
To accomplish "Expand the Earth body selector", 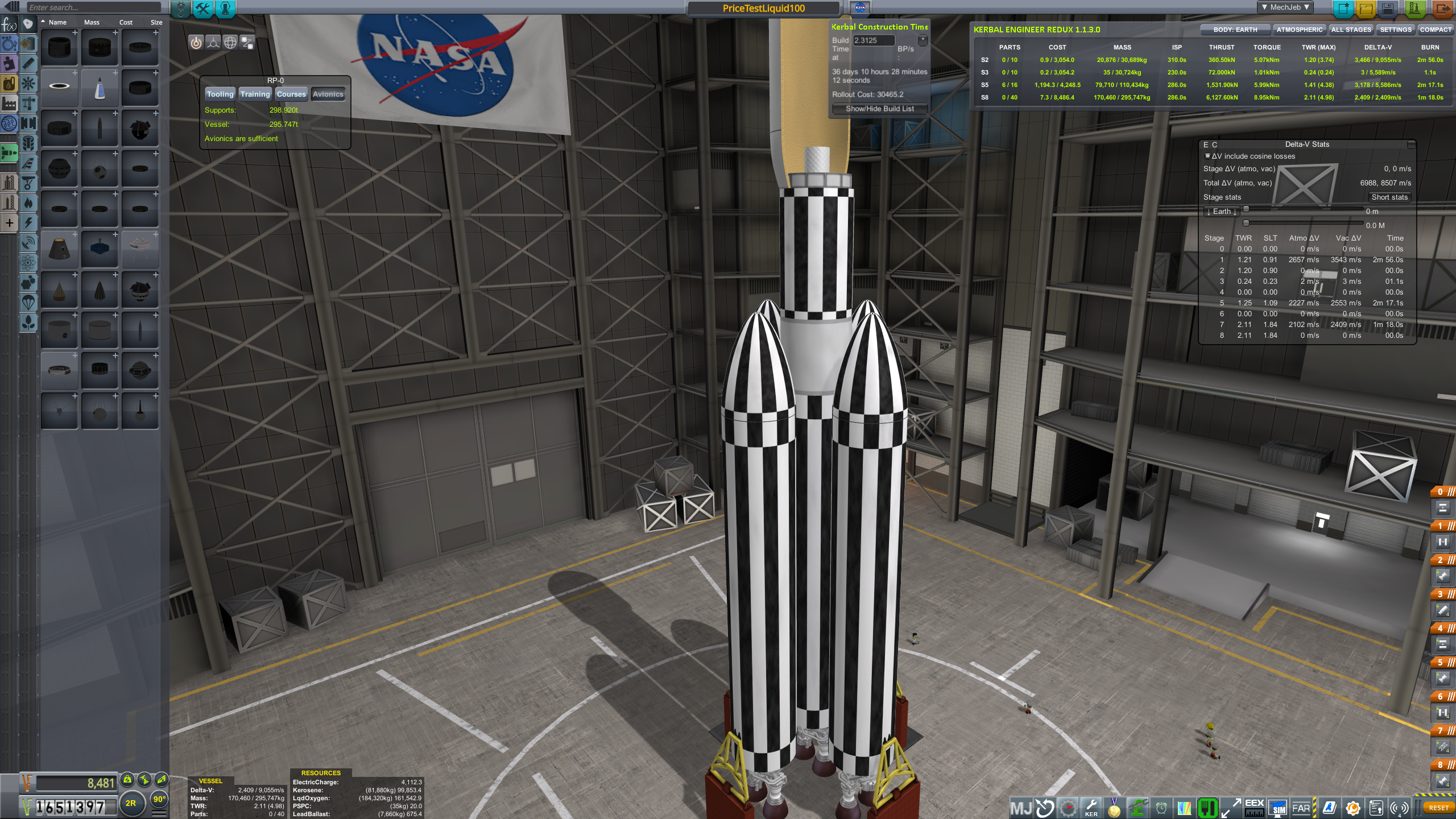I will [1221, 211].
